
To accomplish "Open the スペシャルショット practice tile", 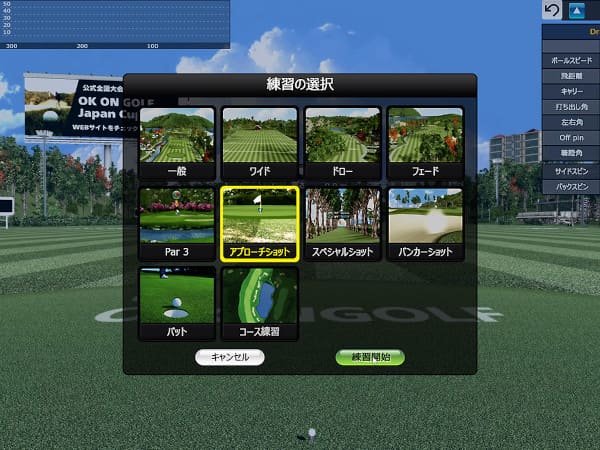I will [342, 223].
